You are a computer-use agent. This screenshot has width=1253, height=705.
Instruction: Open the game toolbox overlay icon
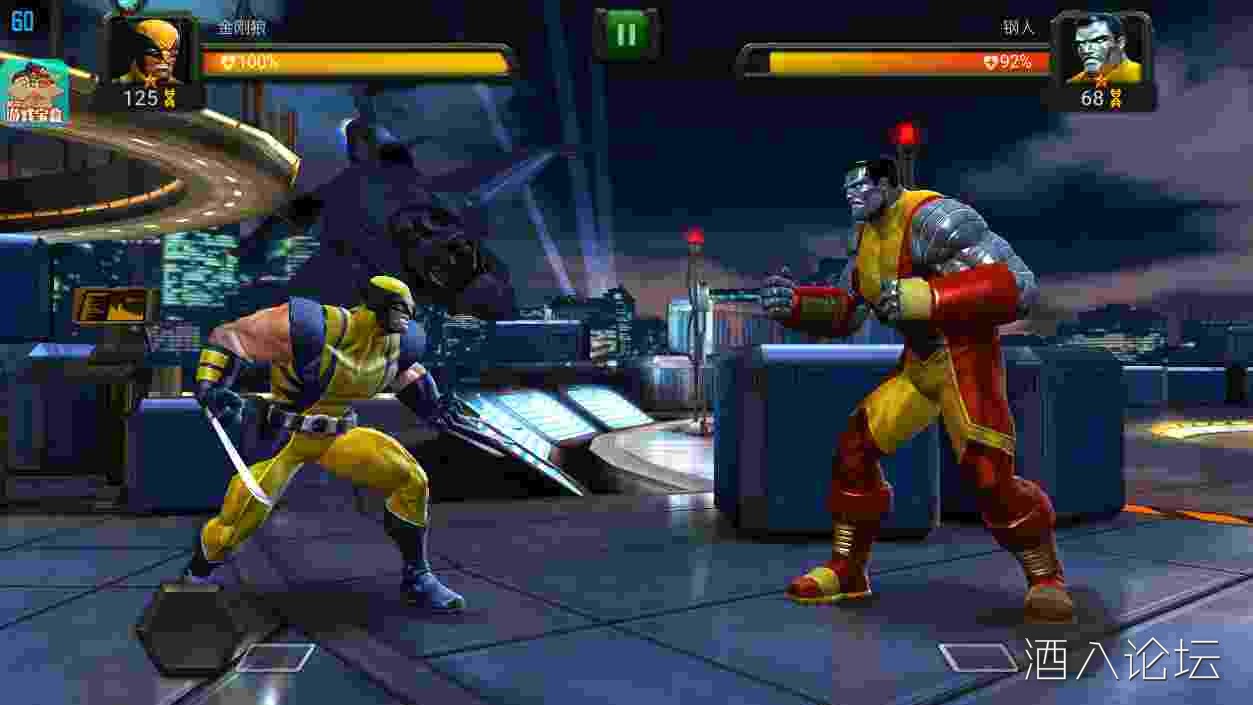(35, 92)
